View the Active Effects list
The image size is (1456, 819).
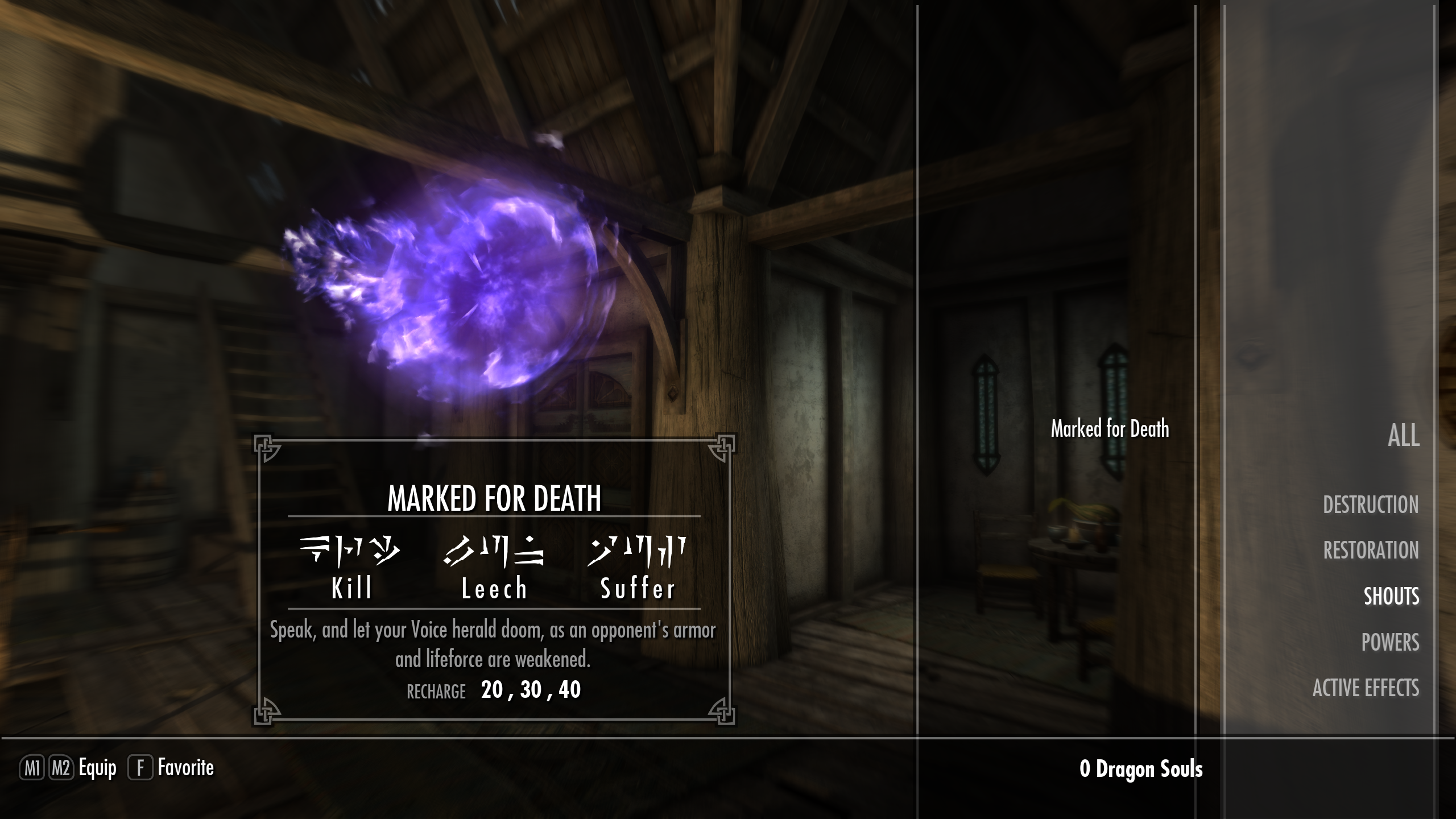coord(1366,688)
